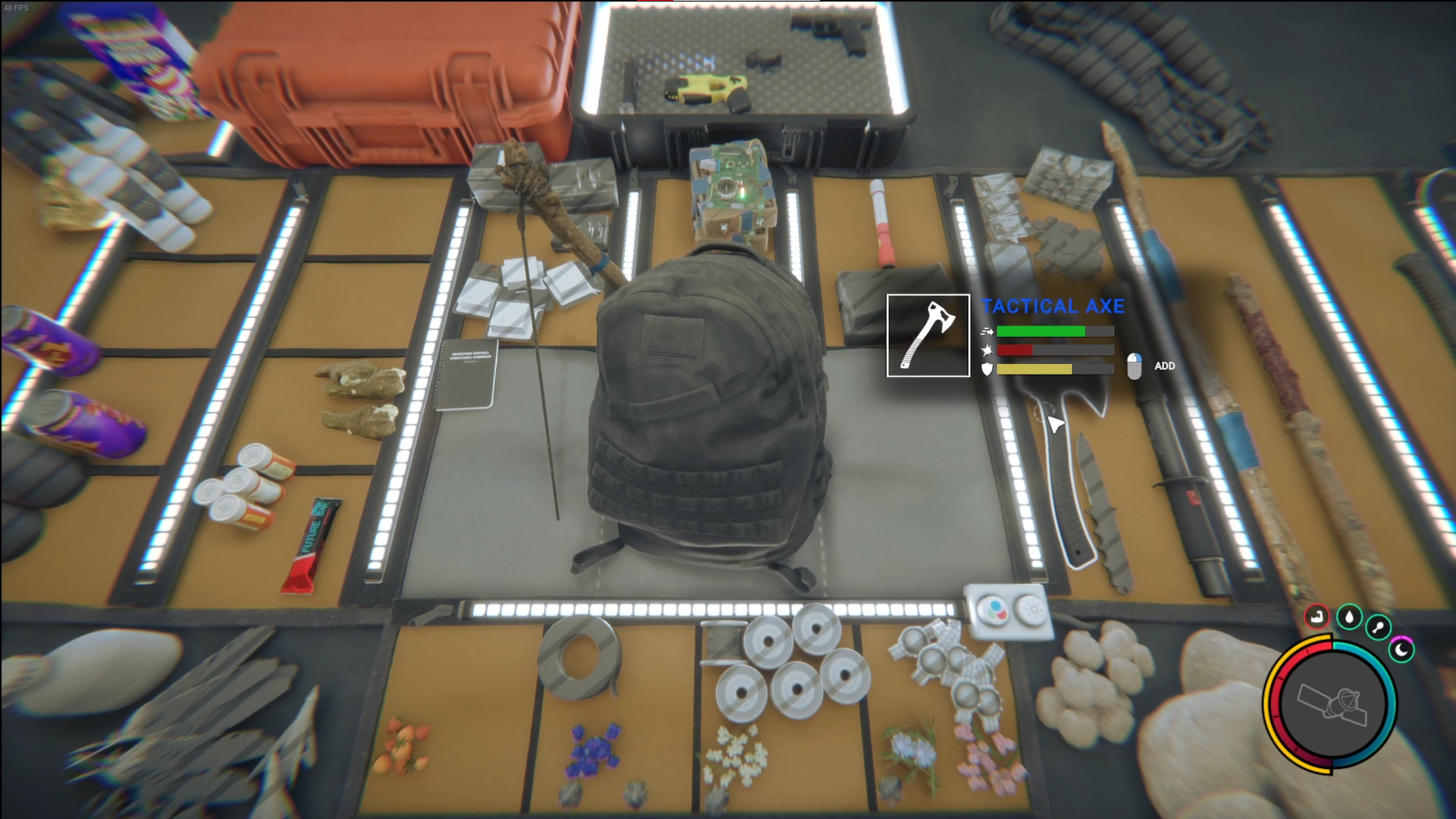Toggle the inventory light brightness button
This screenshot has width=1456, height=819.
(x=1031, y=609)
